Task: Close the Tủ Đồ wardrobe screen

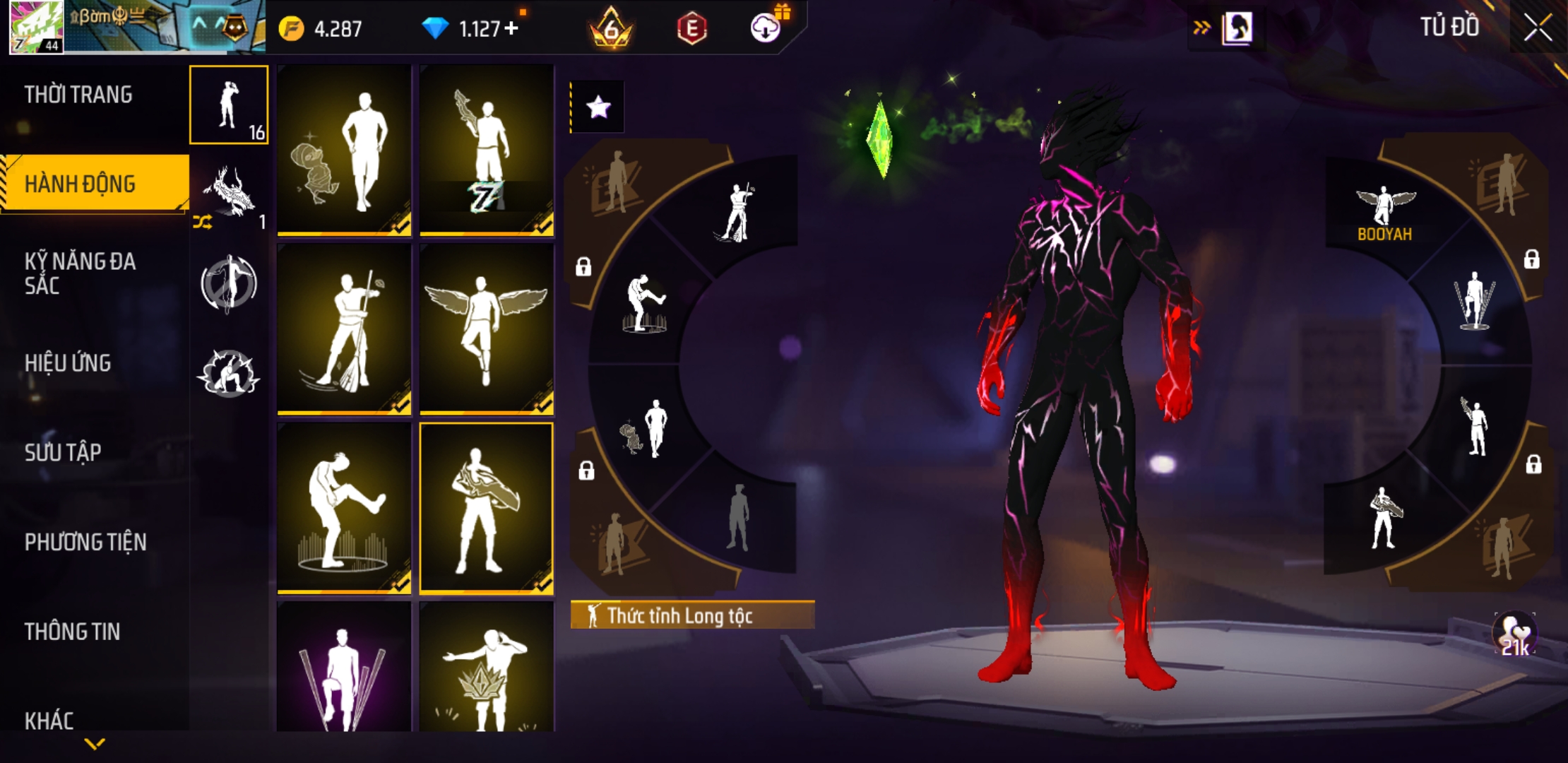Action: [x=1537, y=28]
